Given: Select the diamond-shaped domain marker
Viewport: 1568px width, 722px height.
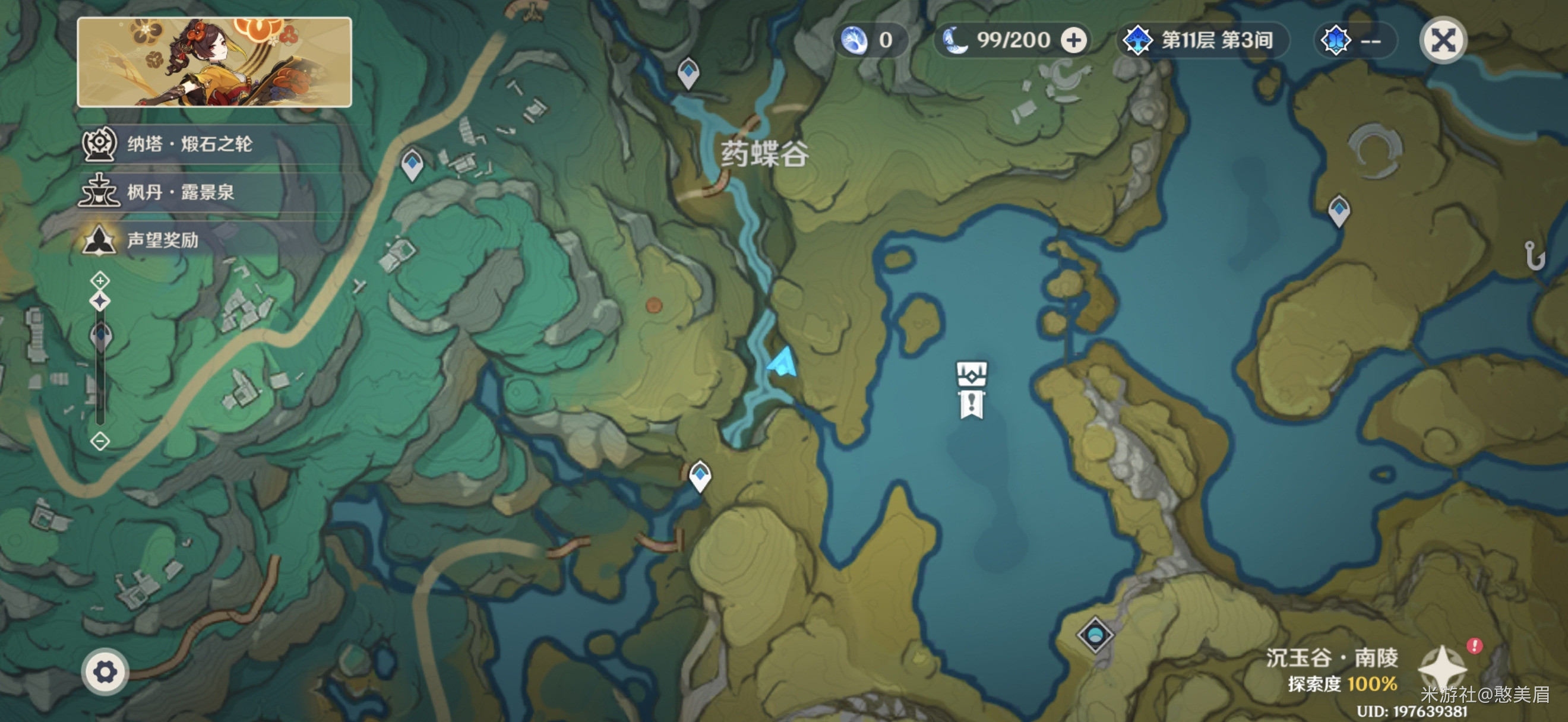Looking at the screenshot, I should click(x=1095, y=635).
